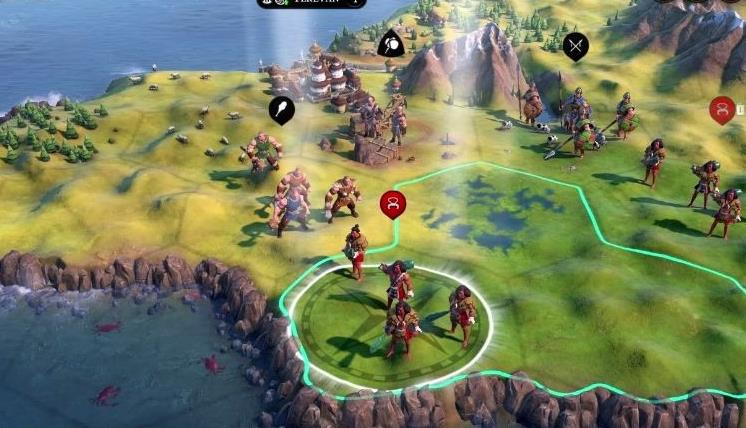
Task: Select the red unit flag above the ringed unit
Action: pos(393,204)
